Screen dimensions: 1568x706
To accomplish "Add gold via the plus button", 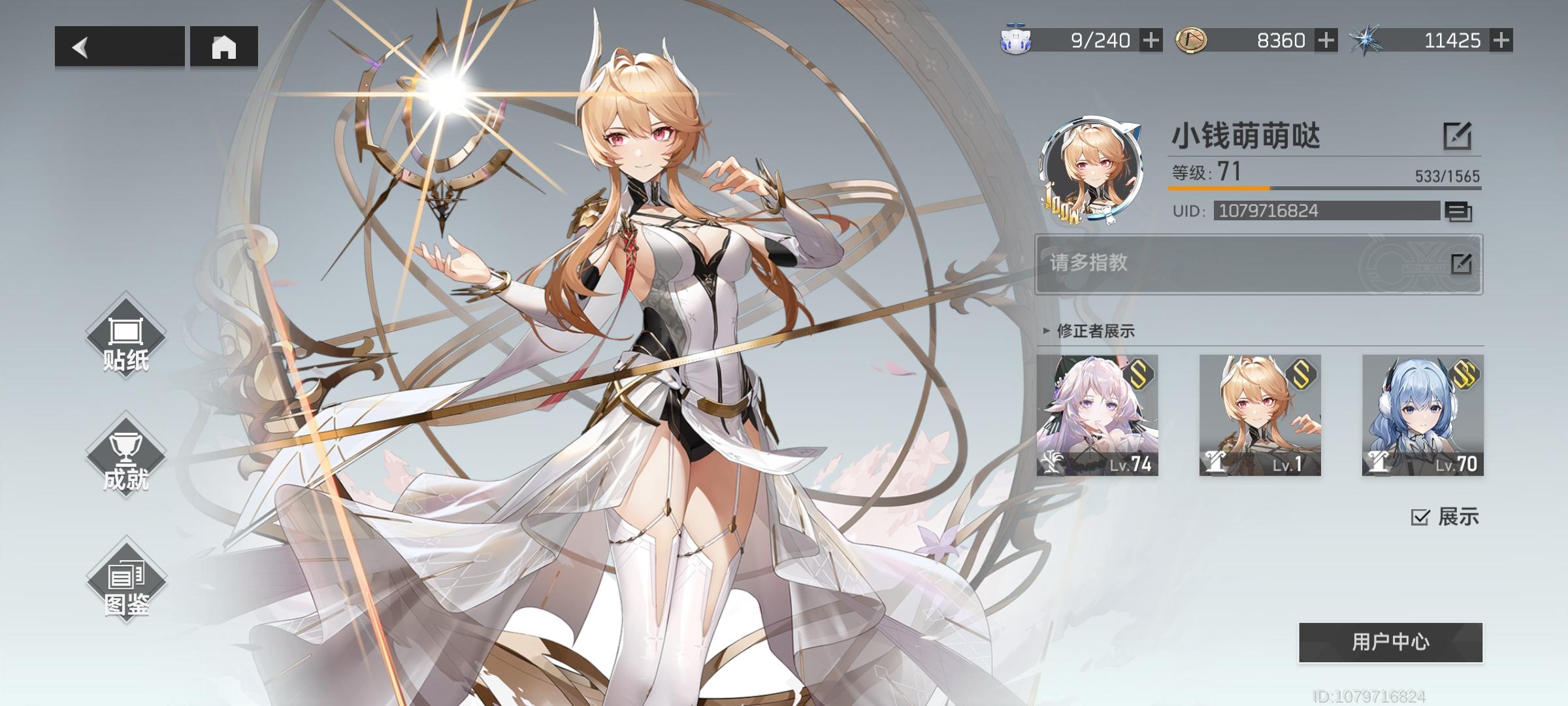I will (x=1326, y=41).
